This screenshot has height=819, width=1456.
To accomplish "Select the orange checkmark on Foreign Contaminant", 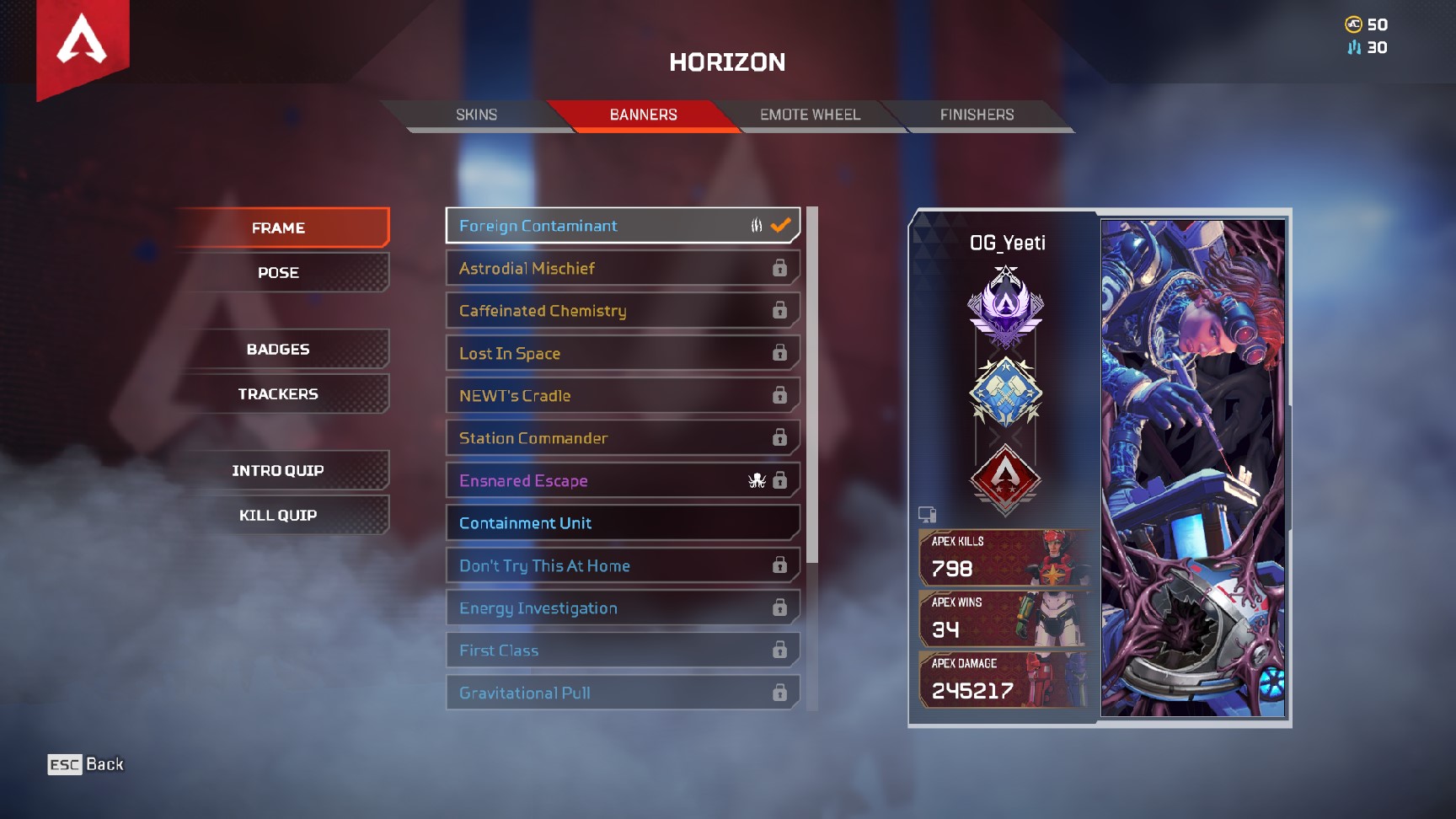I will (x=779, y=225).
